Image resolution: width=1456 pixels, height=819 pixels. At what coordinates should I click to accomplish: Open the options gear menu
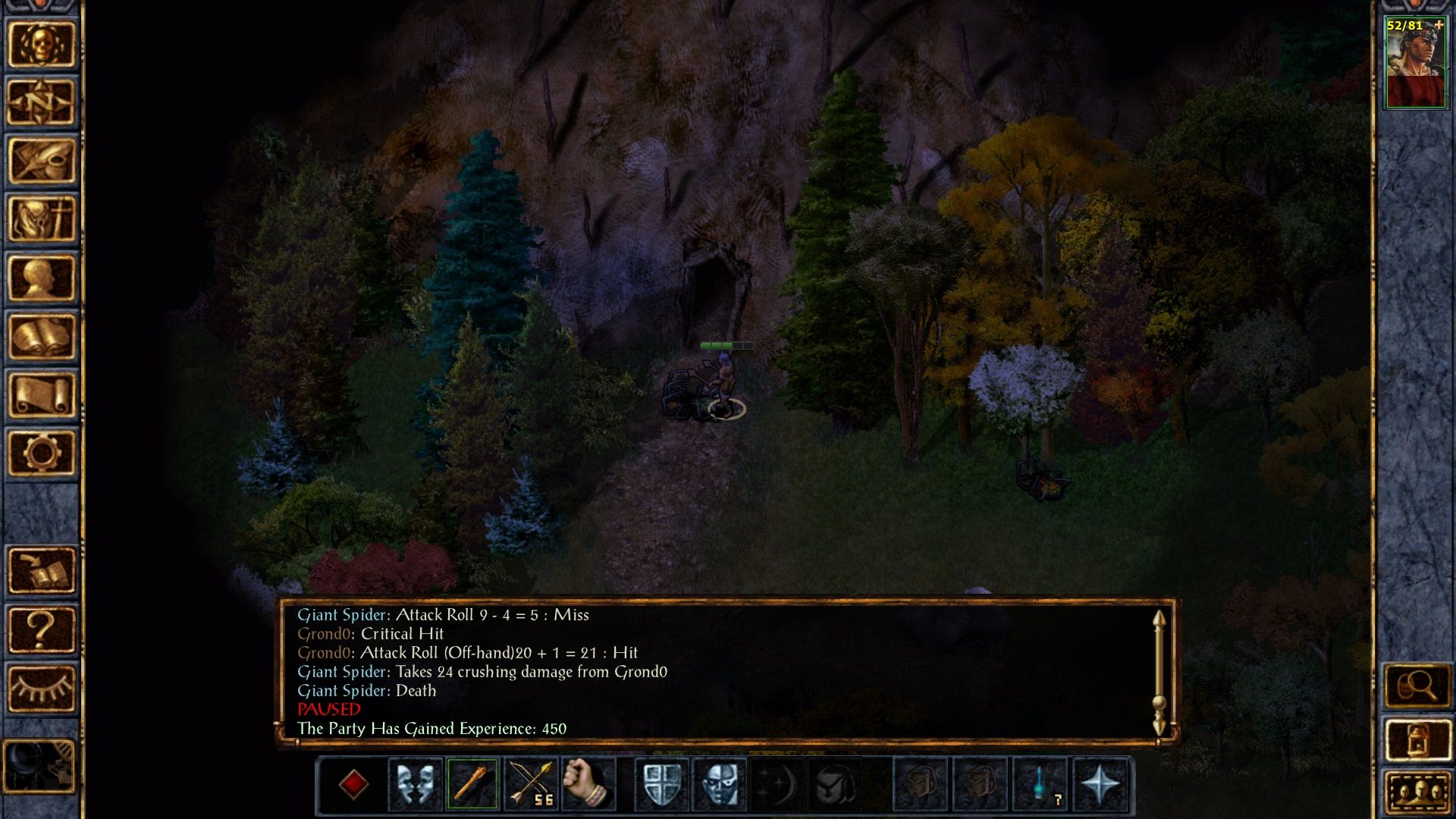[x=42, y=453]
